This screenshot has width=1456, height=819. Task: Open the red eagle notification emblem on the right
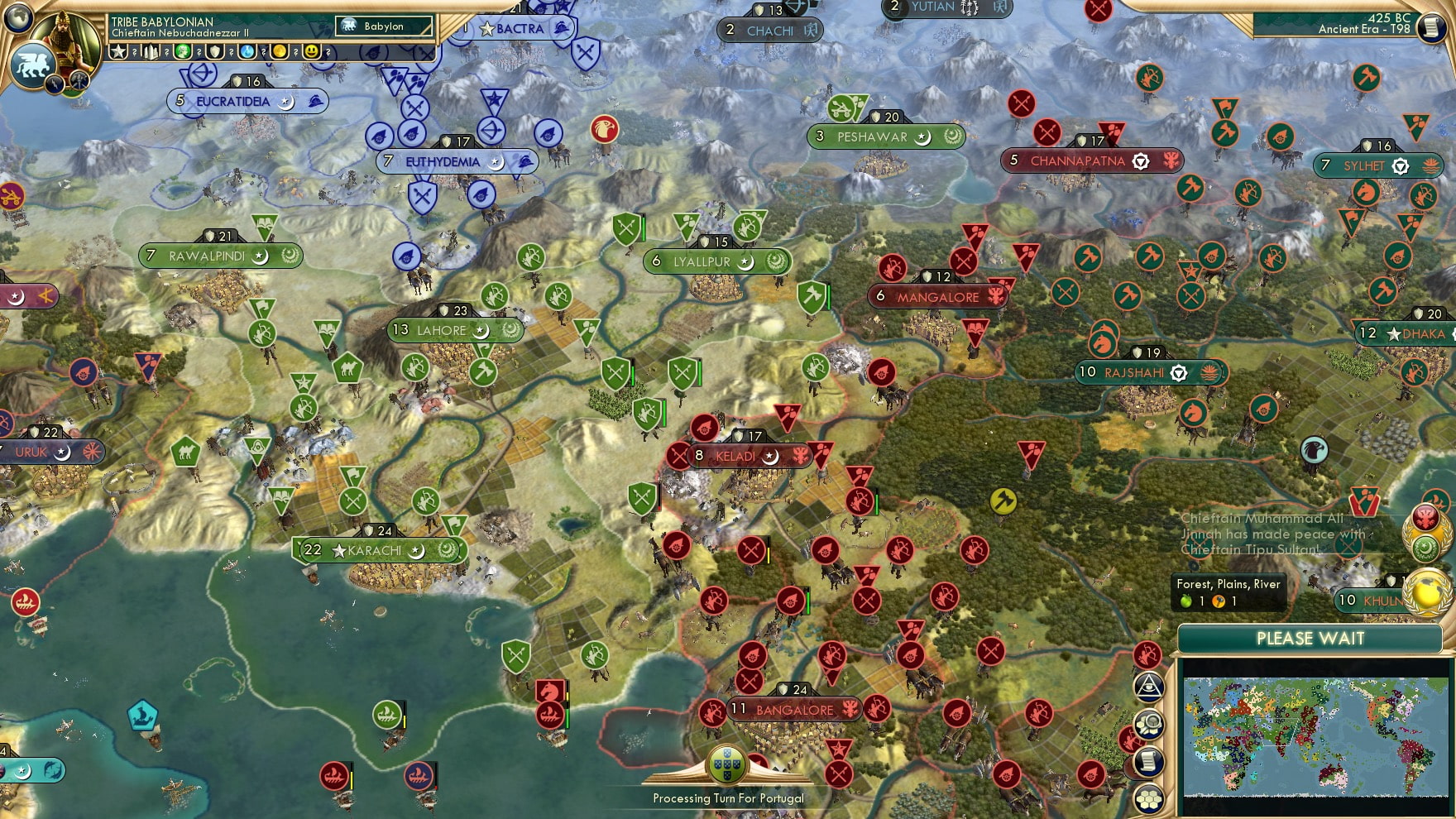click(1425, 517)
